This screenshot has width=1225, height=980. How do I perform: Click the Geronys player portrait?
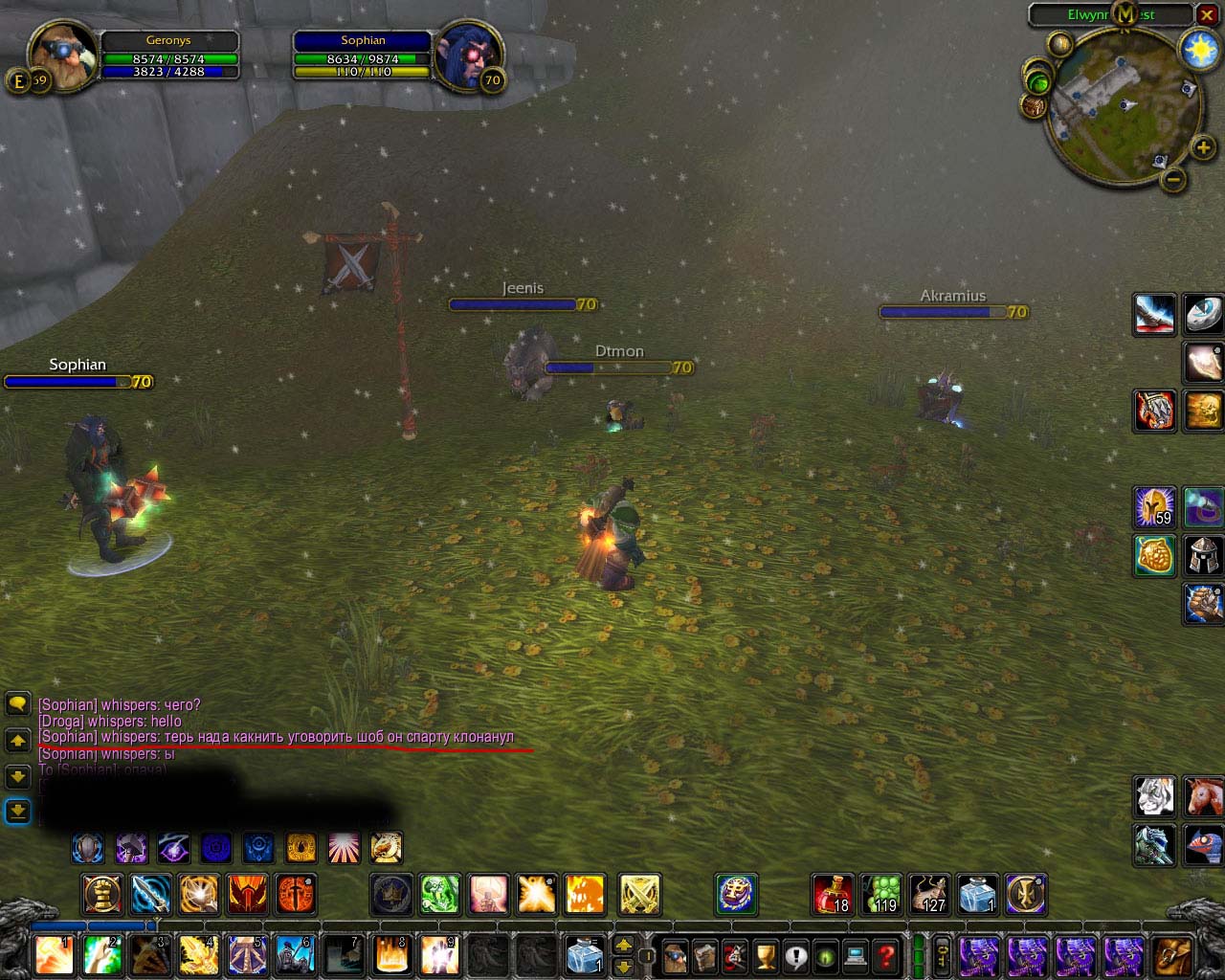click(x=62, y=55)
